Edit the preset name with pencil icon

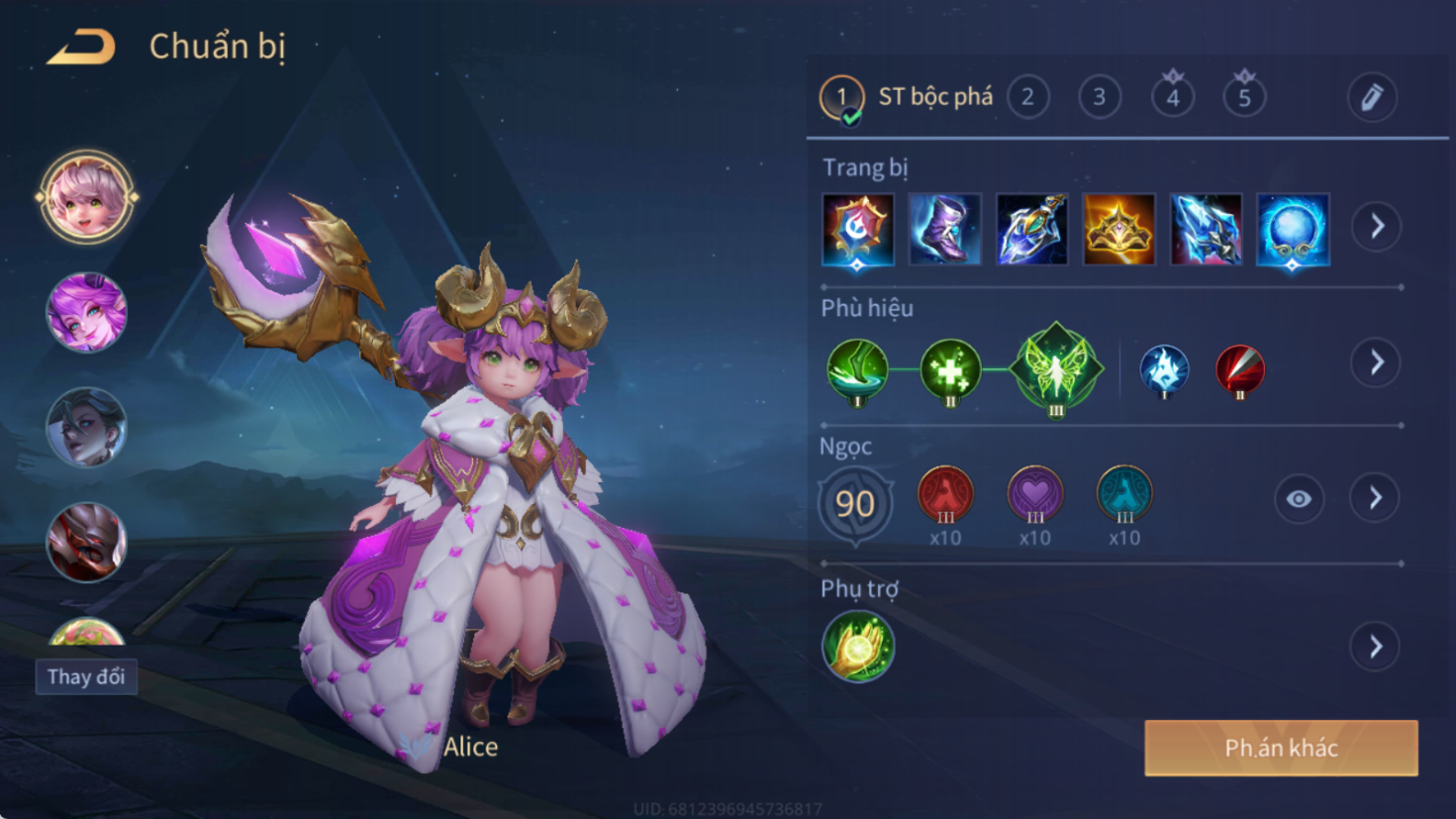pyautogui.click(x=1371, y=97)
